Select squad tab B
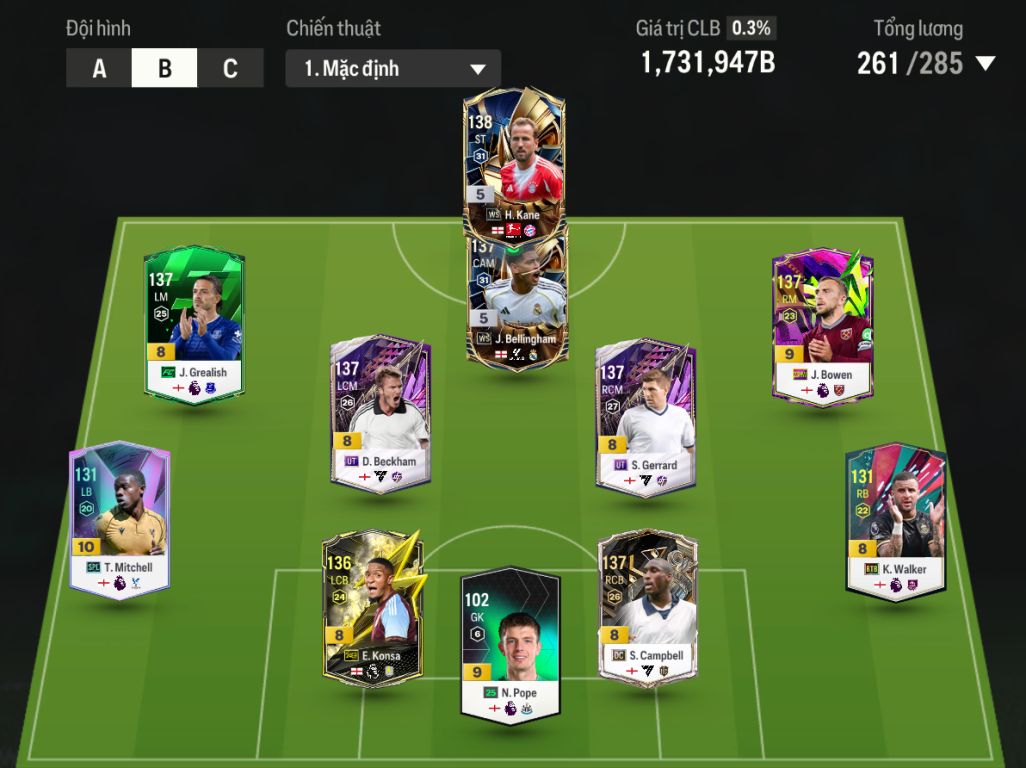The image size is (1026, 768). 165,68
